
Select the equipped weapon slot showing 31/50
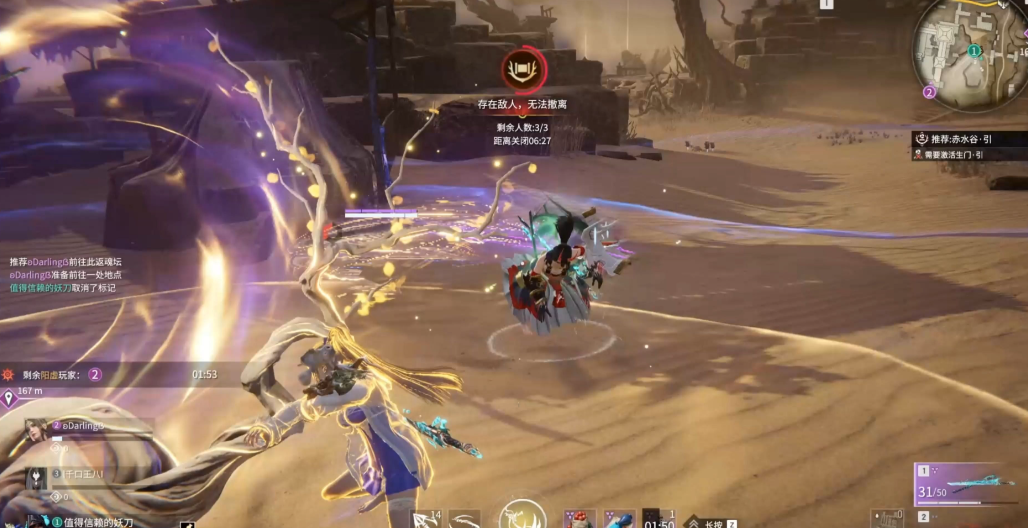pos(969,484)
